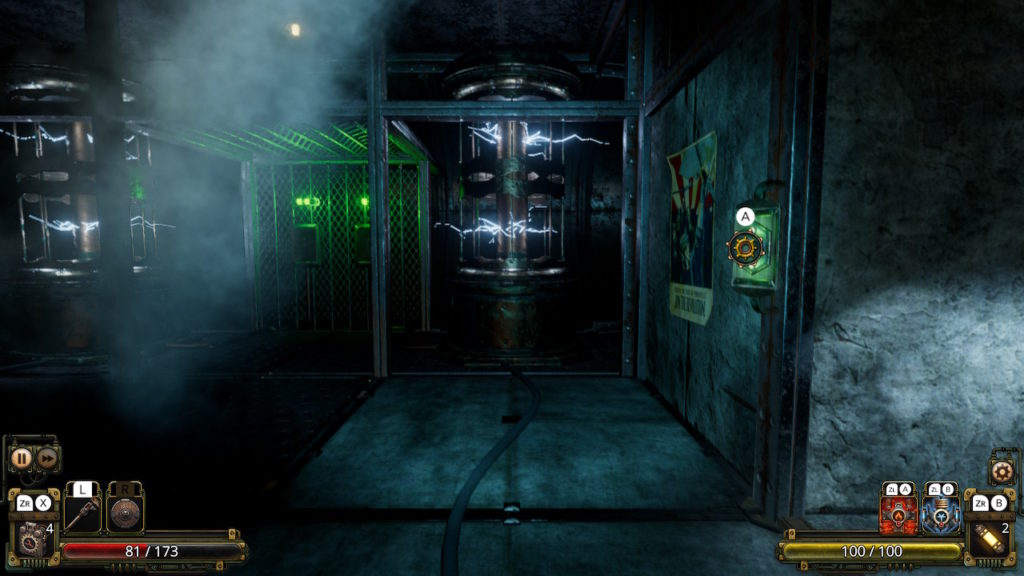Pause the game with the pause button
Screen dimensions: 1024x576
pyautogui.click(x=21, y=459)
